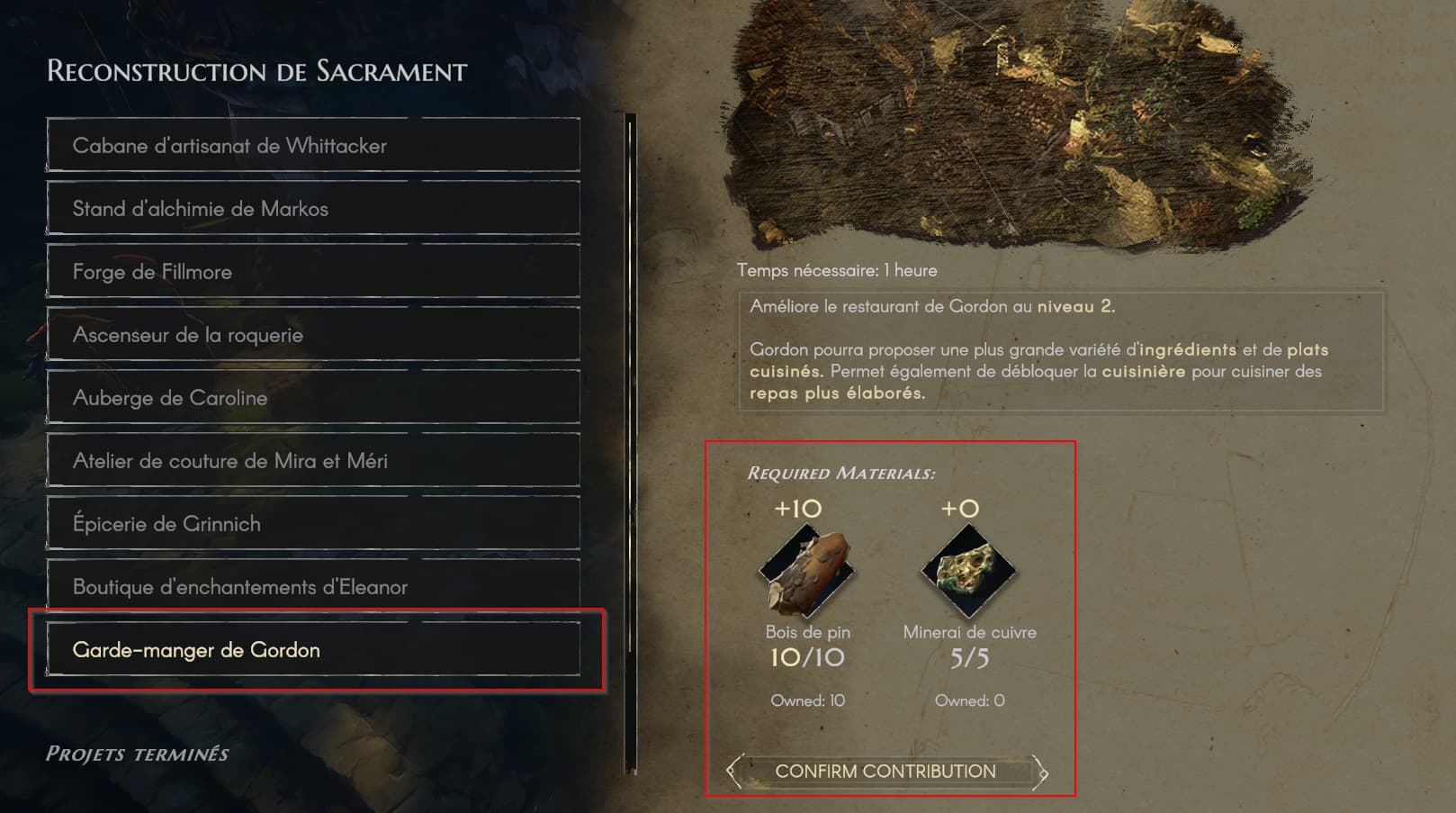The height and width of the screenshot is (813, 1456).
Task: Select Ascenseur de la roquerie
Action: [x=313, y=335]
